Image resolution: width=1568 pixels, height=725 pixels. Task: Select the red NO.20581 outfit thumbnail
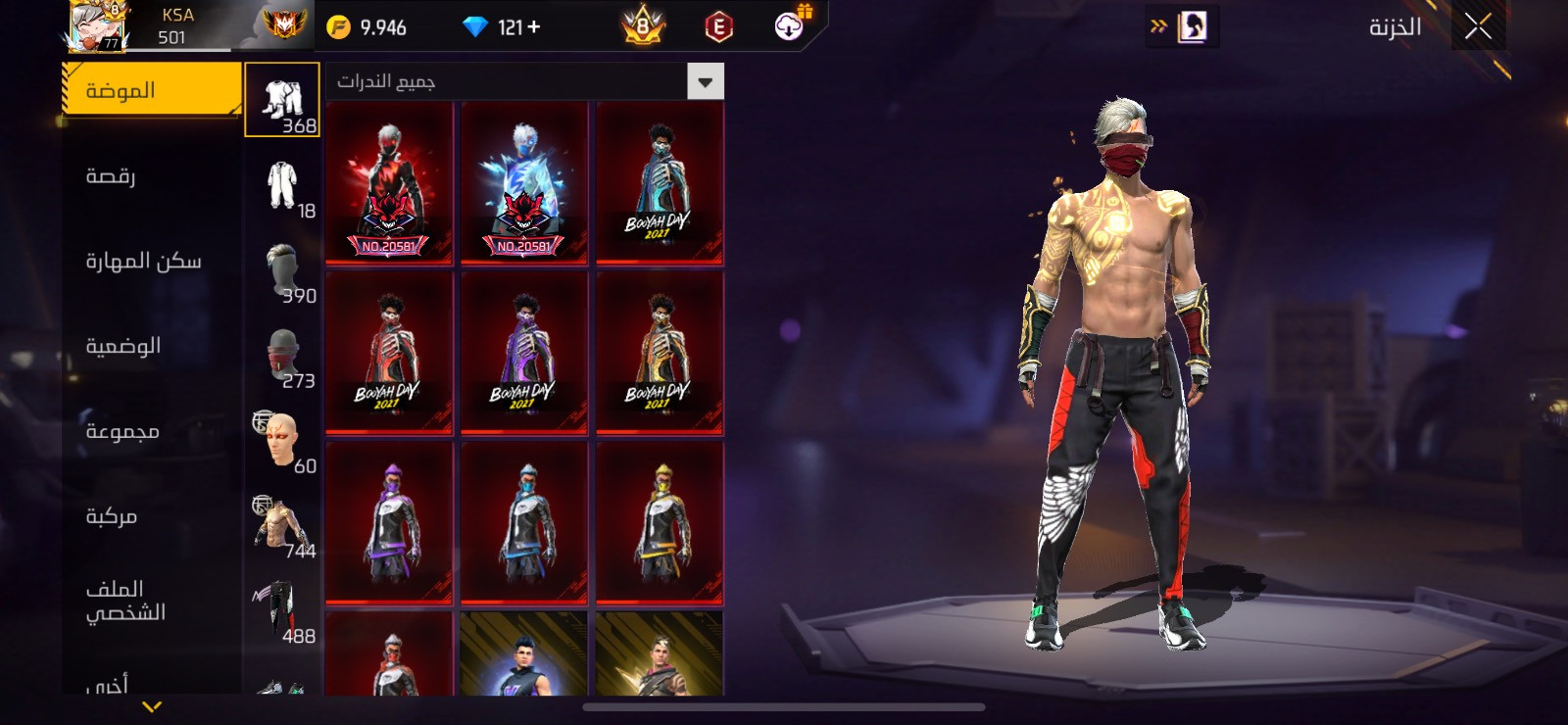coord(389,183)
